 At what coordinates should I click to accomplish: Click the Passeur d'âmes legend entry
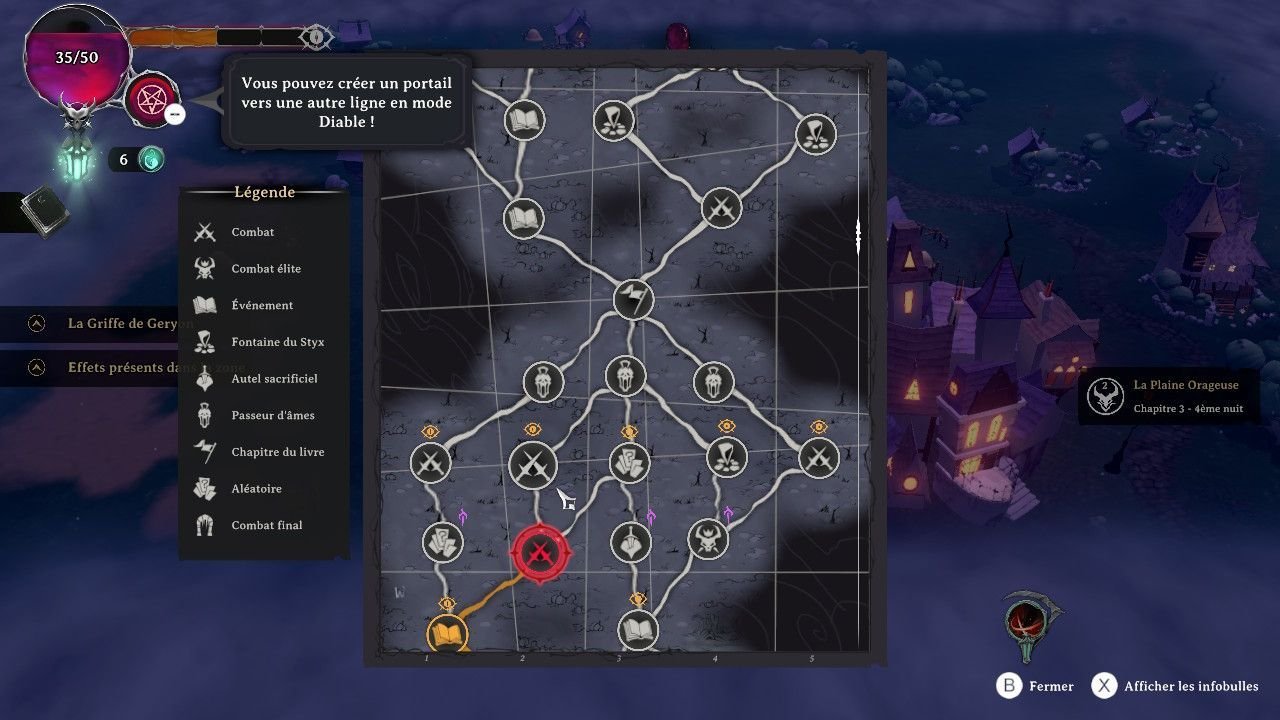(x=272, y=415)
